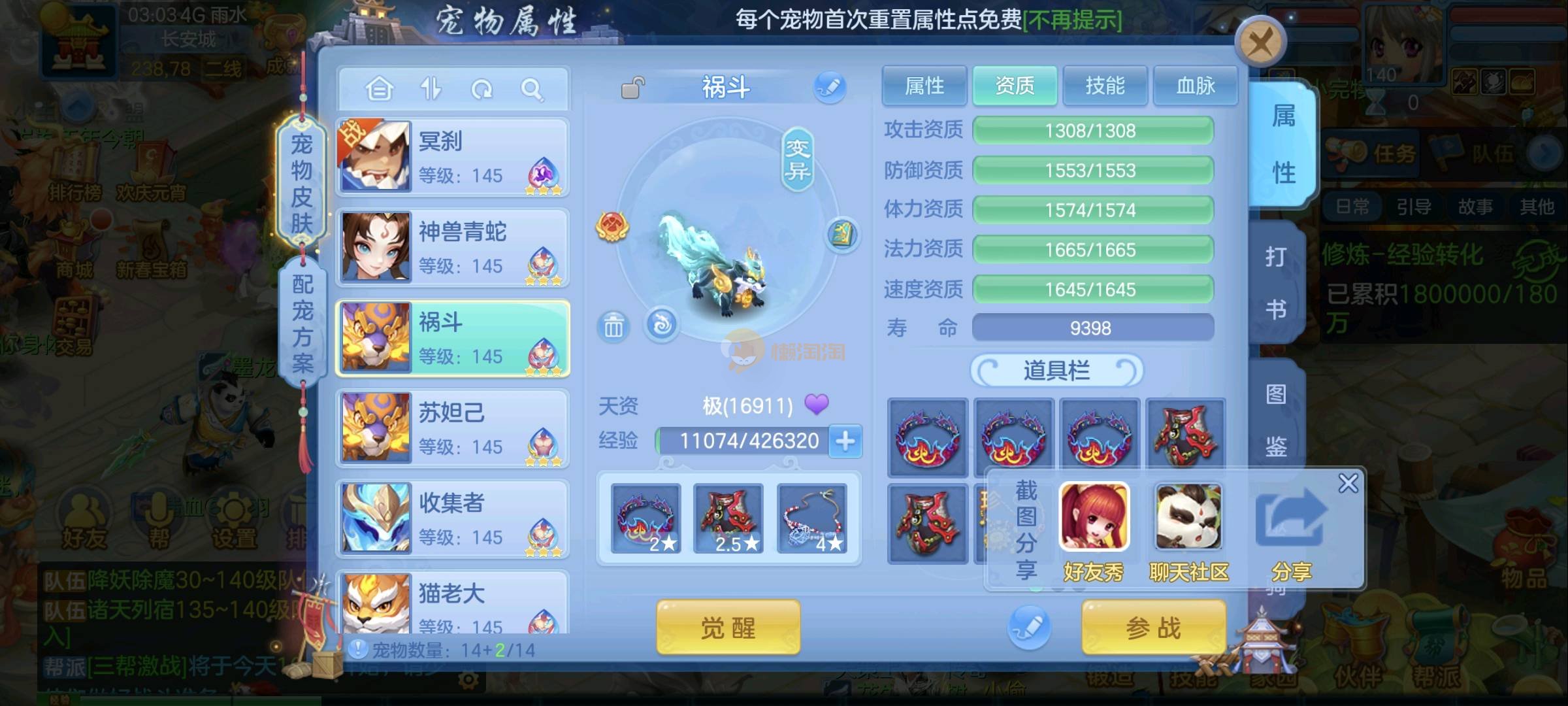Viewport: 1568px width, 706px height.
Task: Open the pet search magnifier
Action: click(532, 89)
